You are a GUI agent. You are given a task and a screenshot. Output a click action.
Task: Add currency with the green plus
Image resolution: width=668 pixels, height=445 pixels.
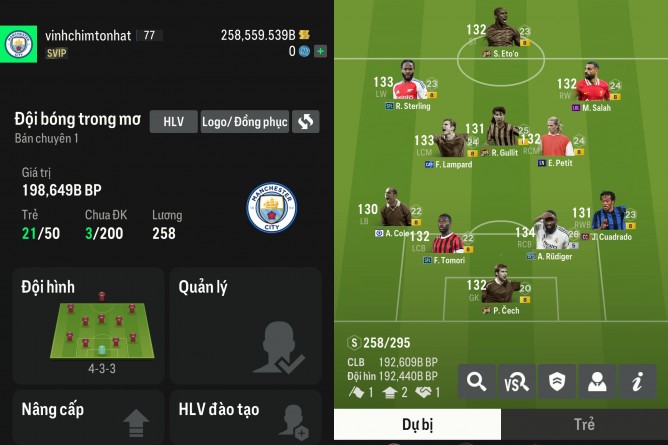[x=320, y=50]
